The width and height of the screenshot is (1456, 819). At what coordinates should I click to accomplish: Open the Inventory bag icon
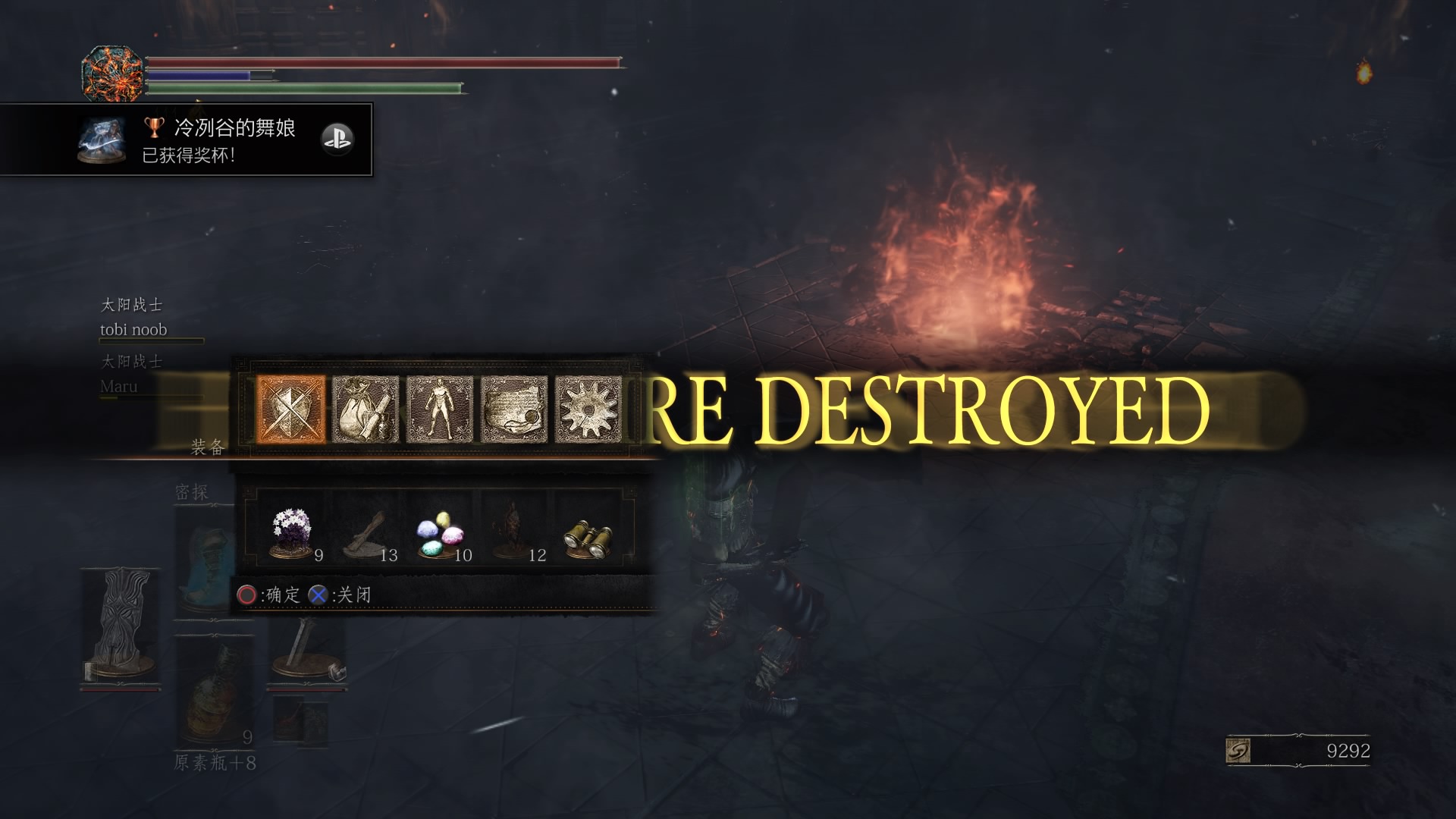366,409
